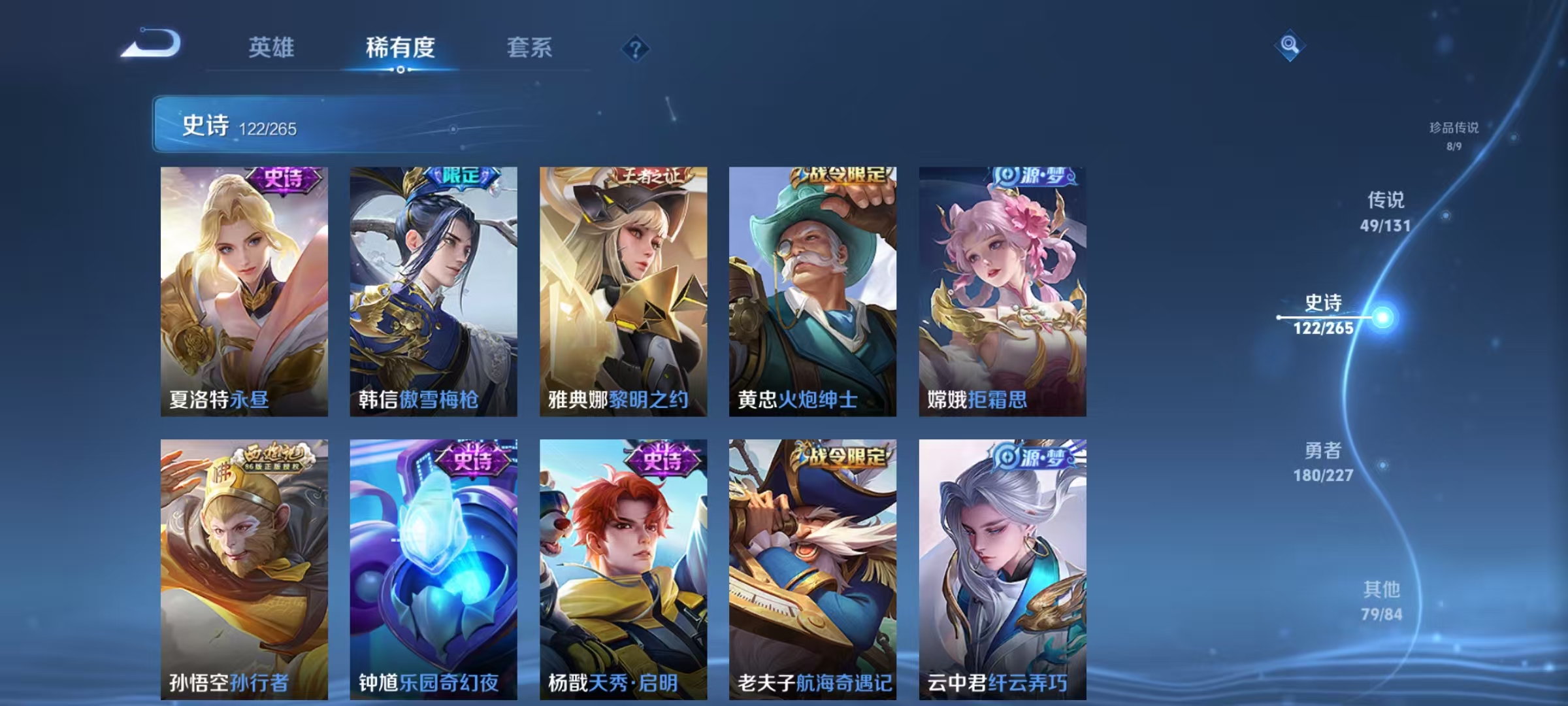Screen dimensions: 1568x706
Task: Open the help question mark icon
Action: pyautogui.click(x=635, y=48)
